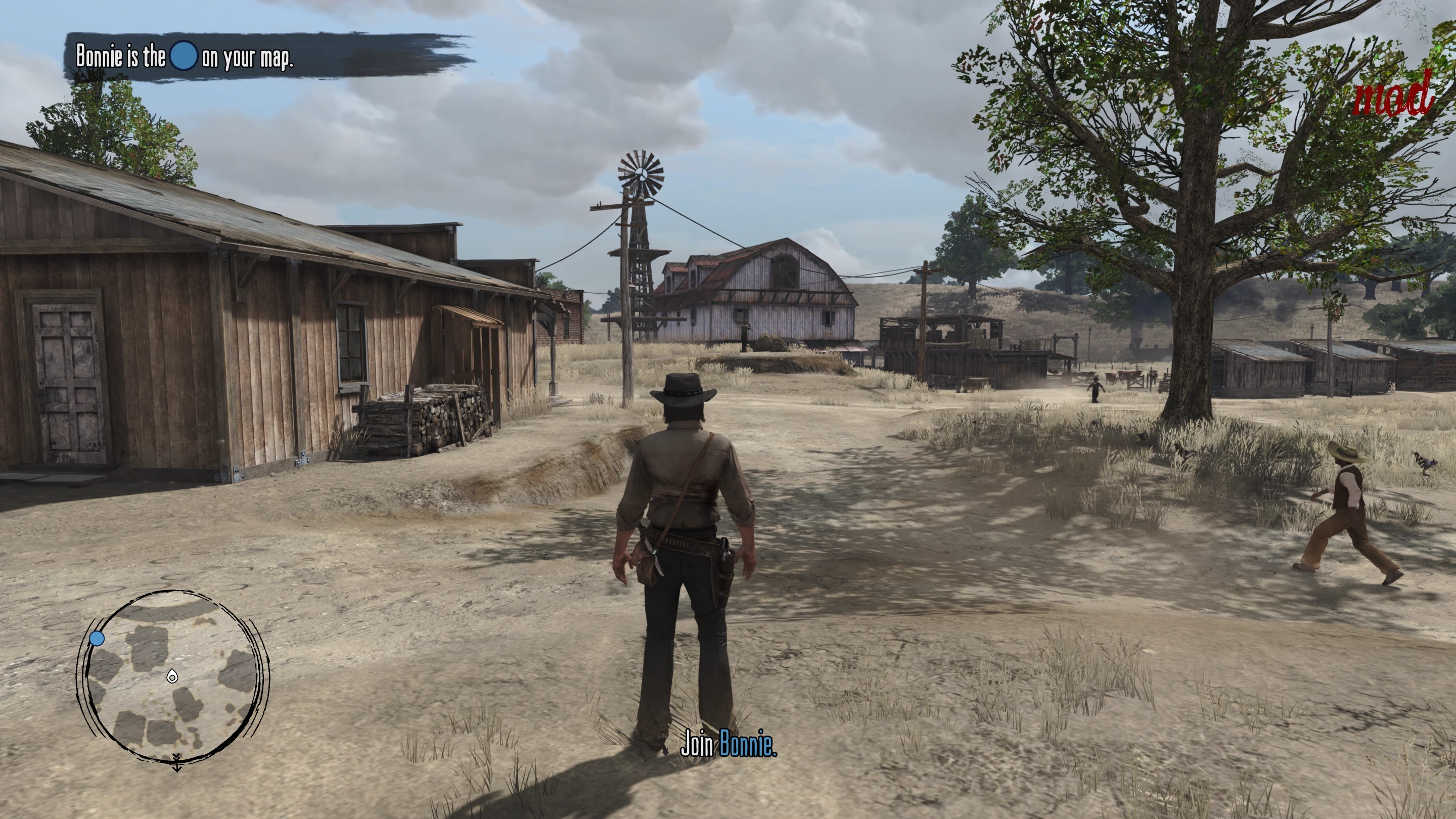The width and height of the screenshot is (1456, 819).
Task: Click the on your map text
Action: tap(249, 58)
